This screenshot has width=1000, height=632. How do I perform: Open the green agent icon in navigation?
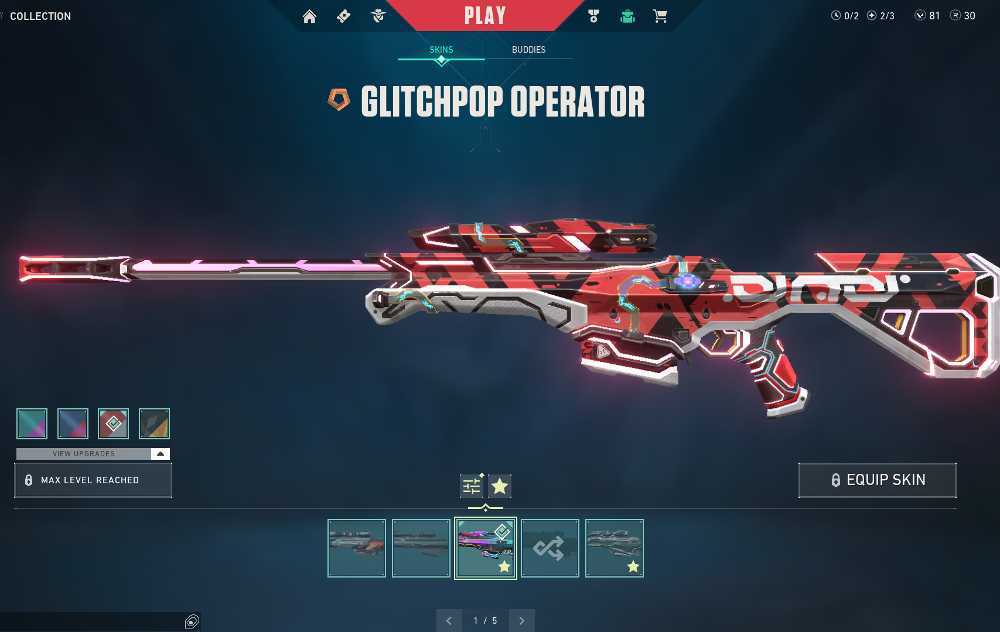click(x=627, y=16)
